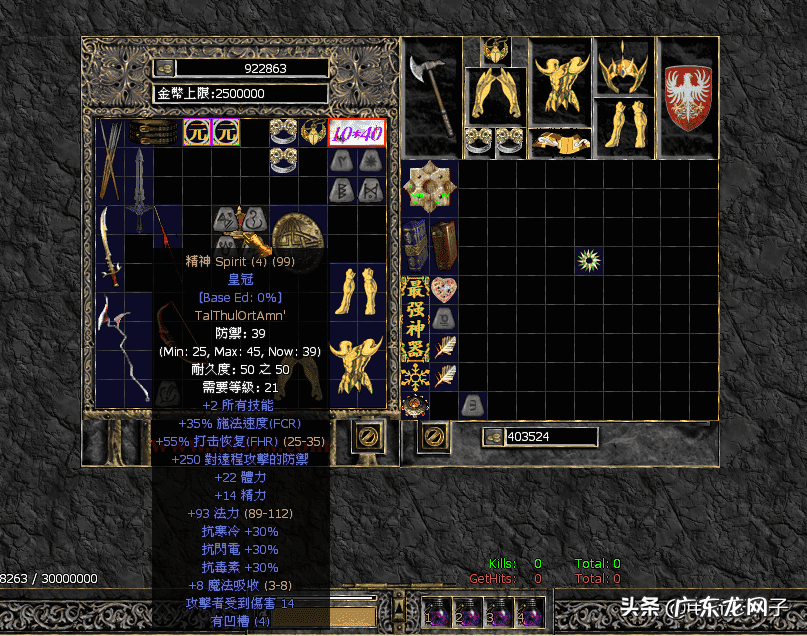This screenshot has height=636, width=807.
Task: Select the equipped golden belt
Action: point(559,142)
